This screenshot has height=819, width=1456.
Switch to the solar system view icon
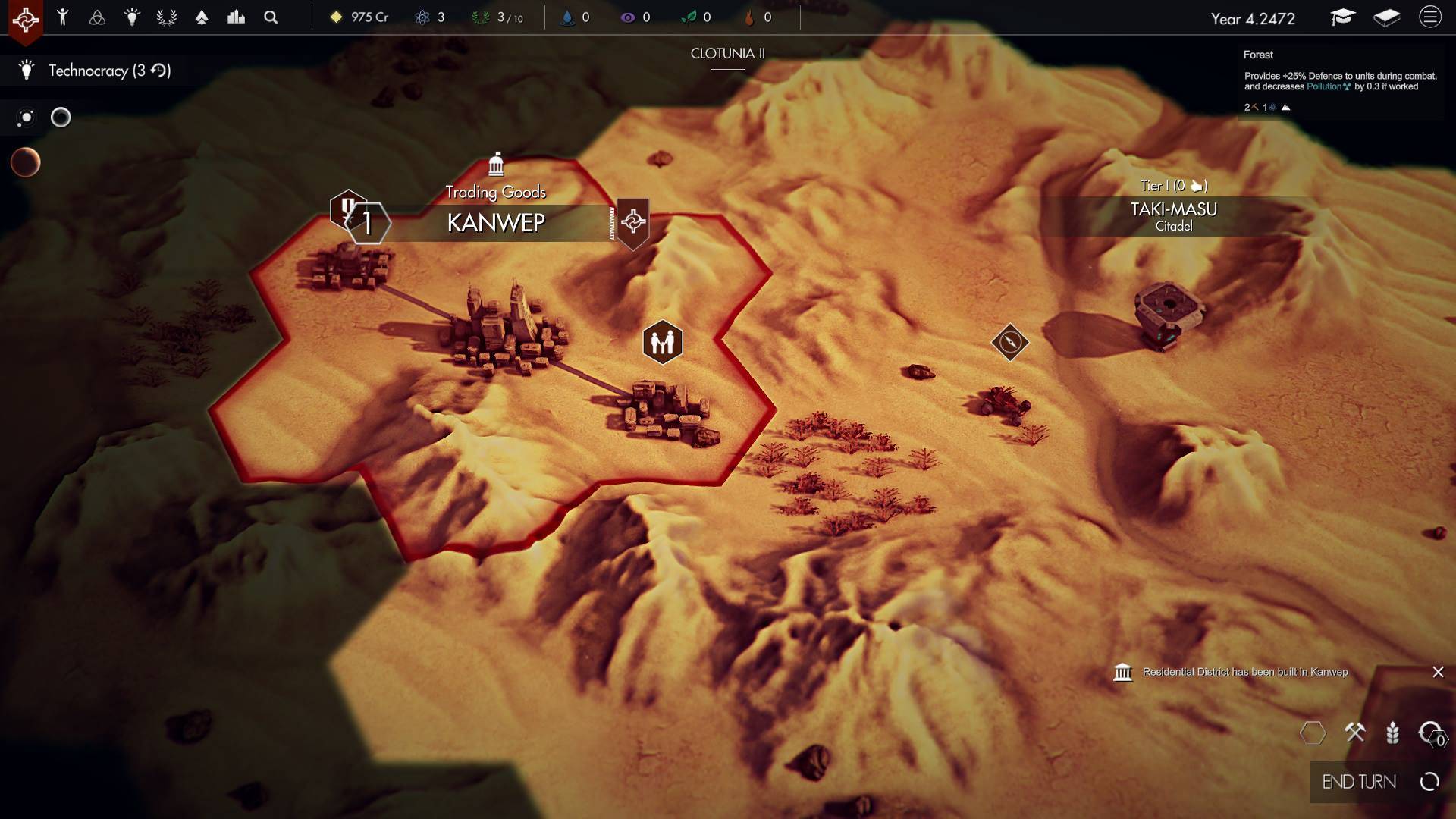(26, 118)
